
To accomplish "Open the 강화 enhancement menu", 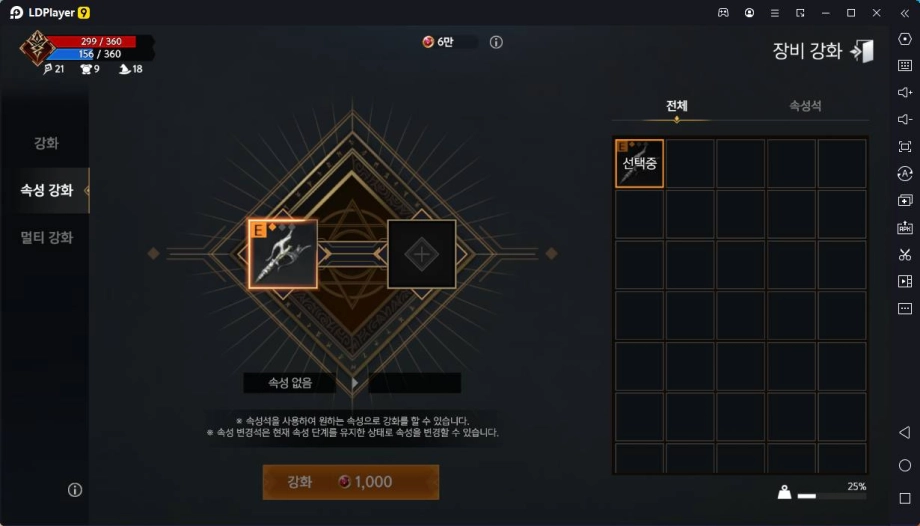I will (46, 143).
